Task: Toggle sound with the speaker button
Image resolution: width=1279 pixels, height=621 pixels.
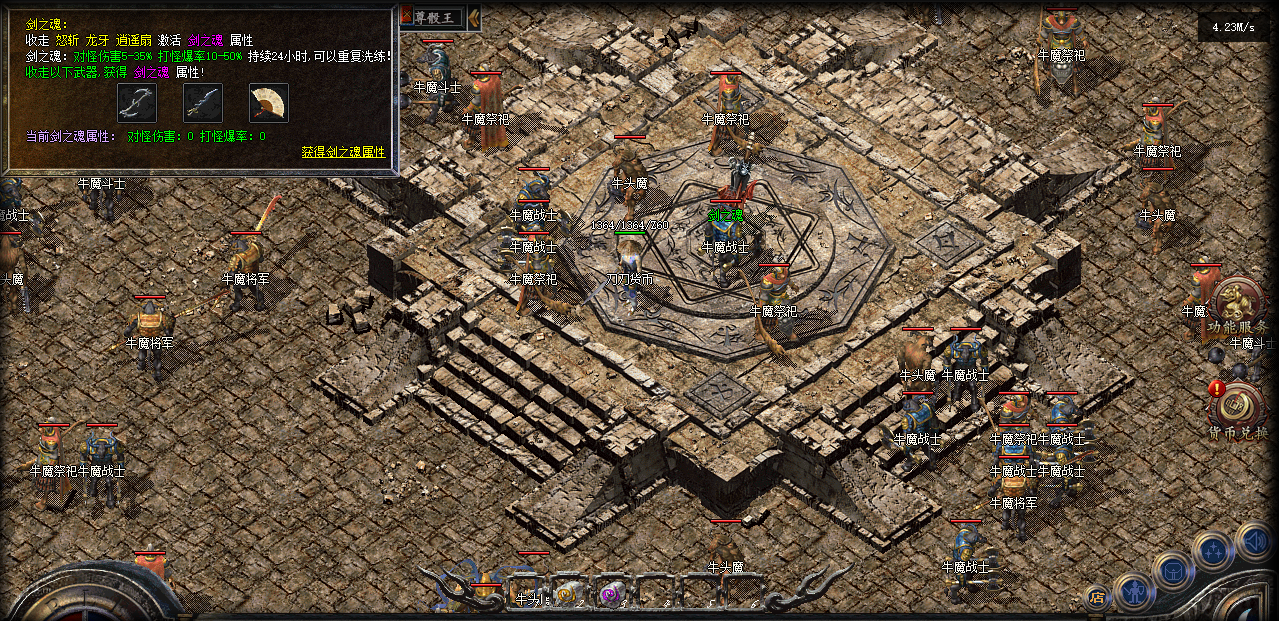Action: [1254, 541]
